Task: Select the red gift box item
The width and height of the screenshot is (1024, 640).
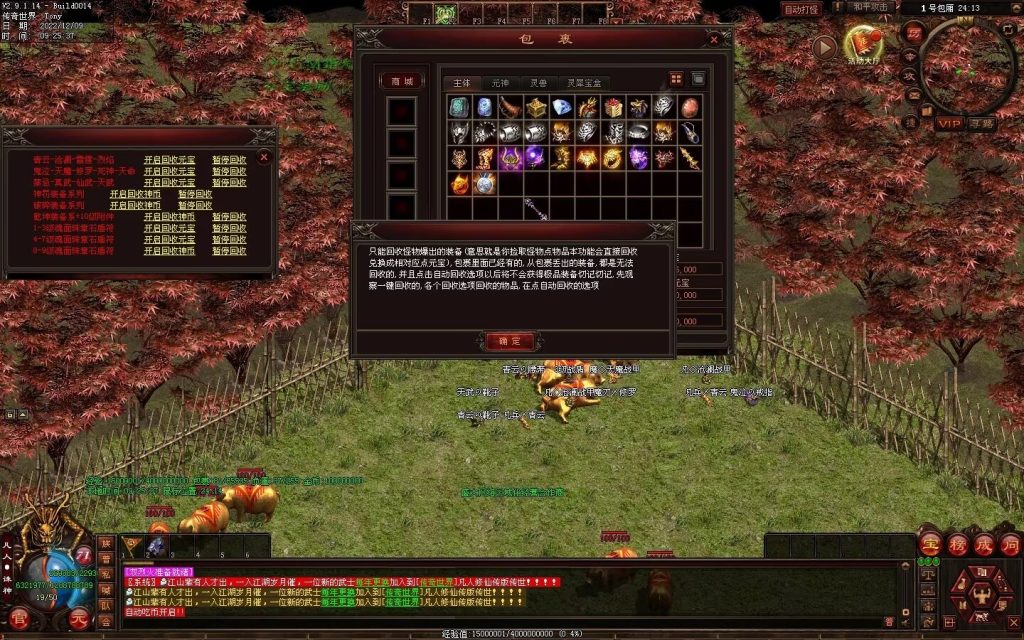Action: pos(613,107)
